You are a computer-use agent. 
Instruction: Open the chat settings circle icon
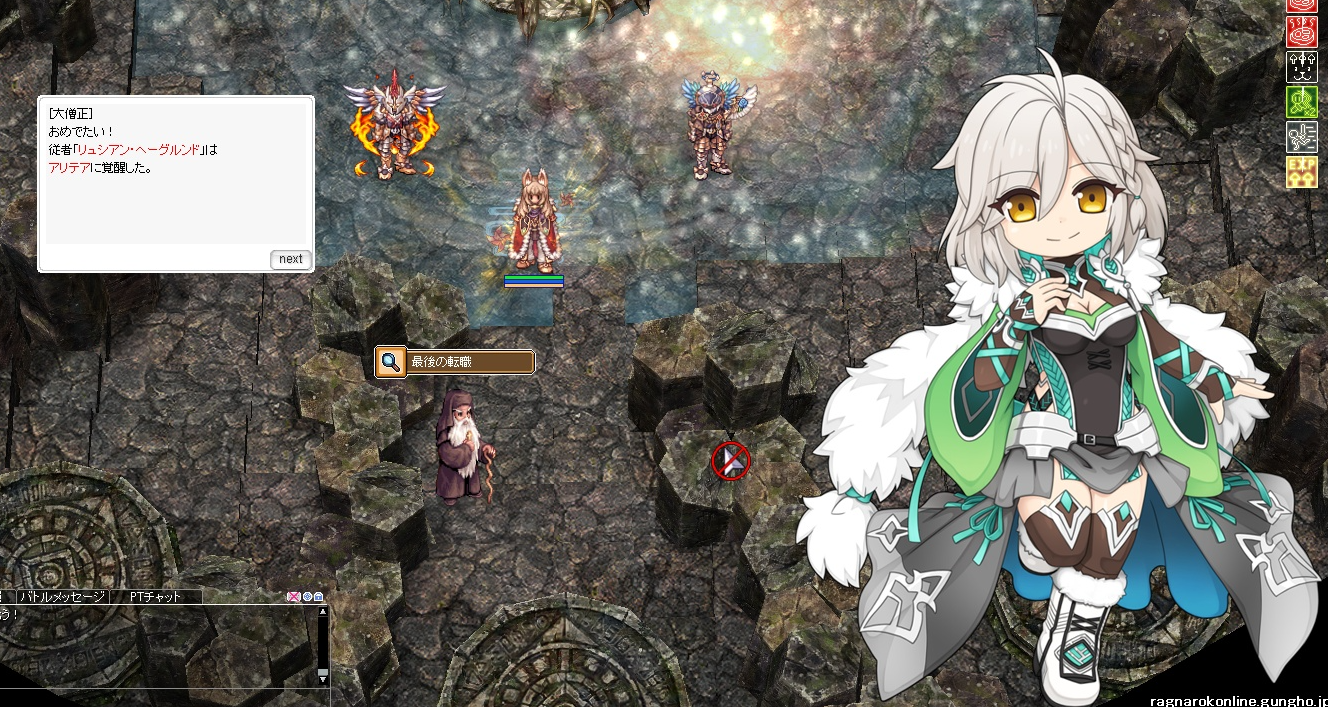(307, 597)
